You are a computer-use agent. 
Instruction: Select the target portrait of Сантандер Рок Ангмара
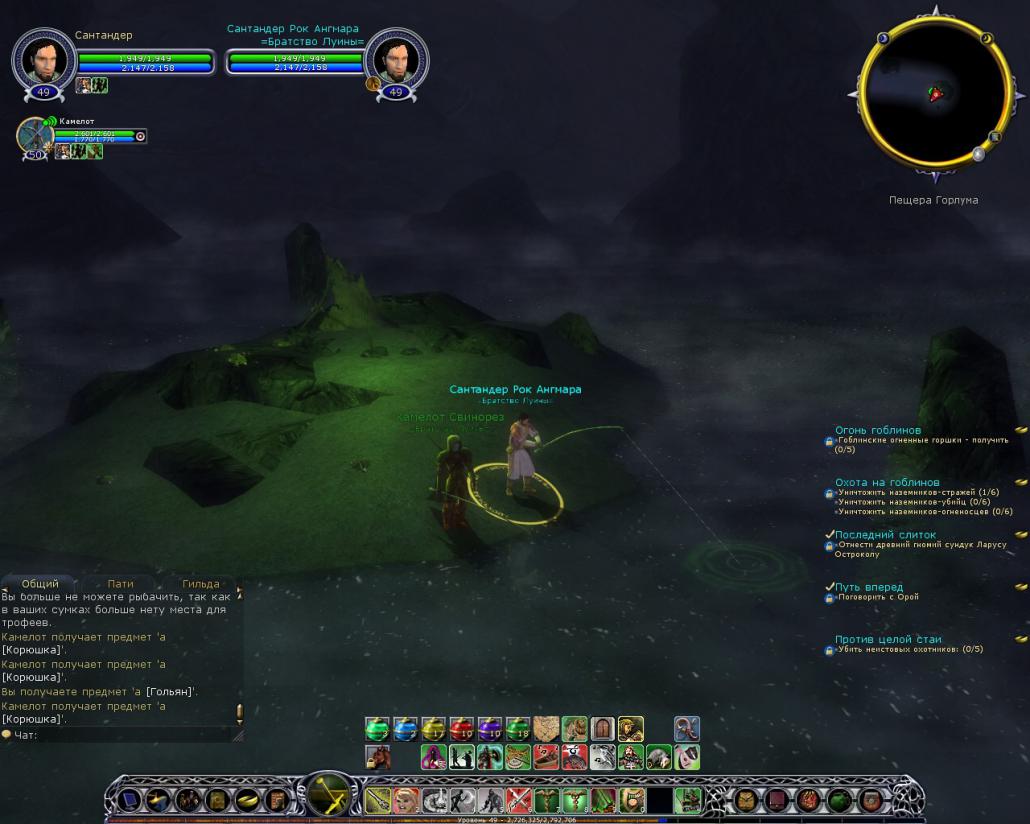pyautogui.click(x=396, y=61)
